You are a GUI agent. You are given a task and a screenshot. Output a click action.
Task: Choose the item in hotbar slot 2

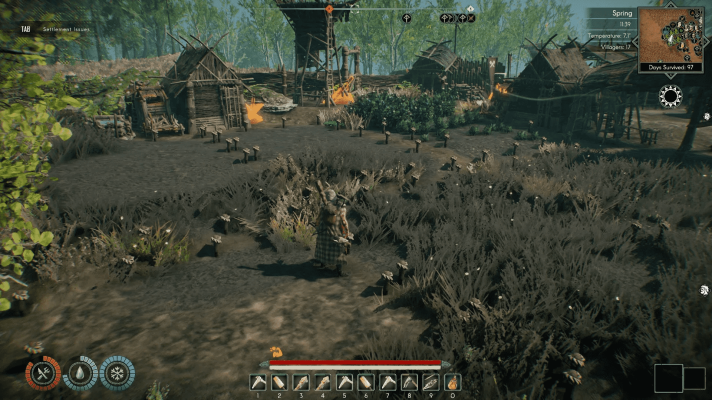click(279, 381)
